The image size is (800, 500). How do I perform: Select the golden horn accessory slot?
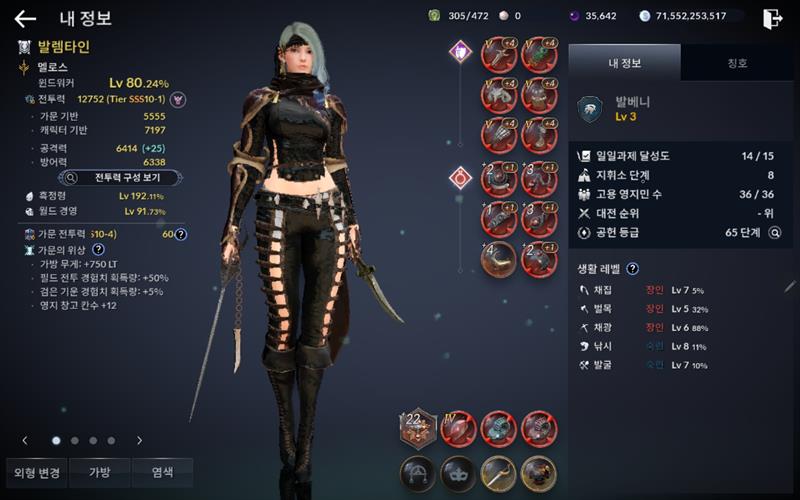[498, 258]
